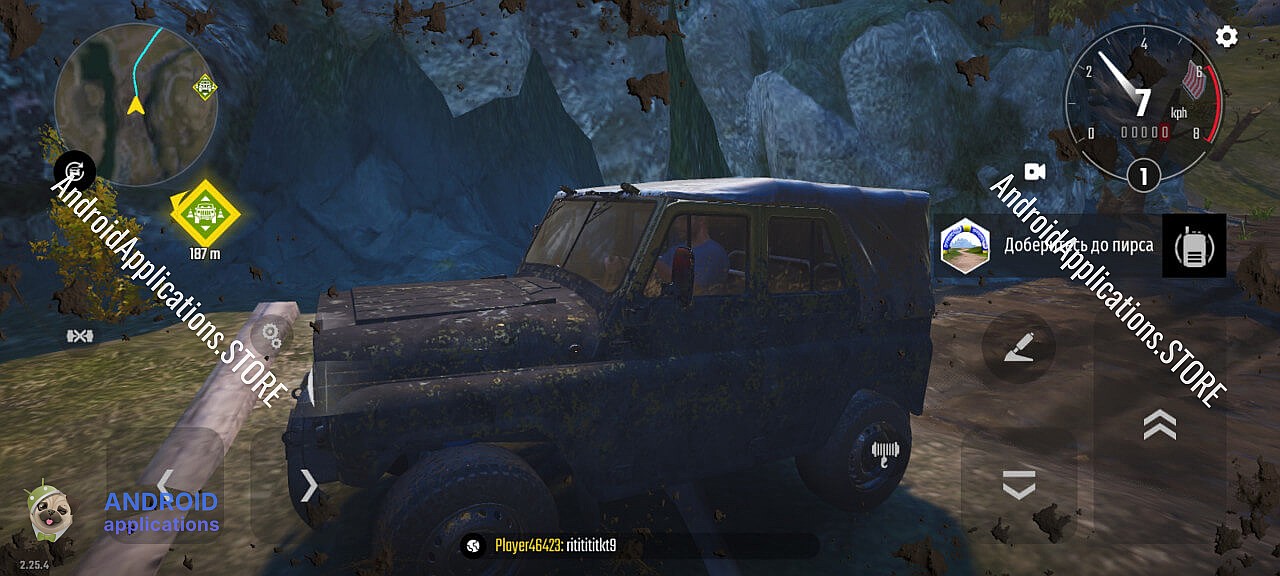
Task: Open the settings gear in the corner
Action: pyautogui.click(x=1226, y=37)
